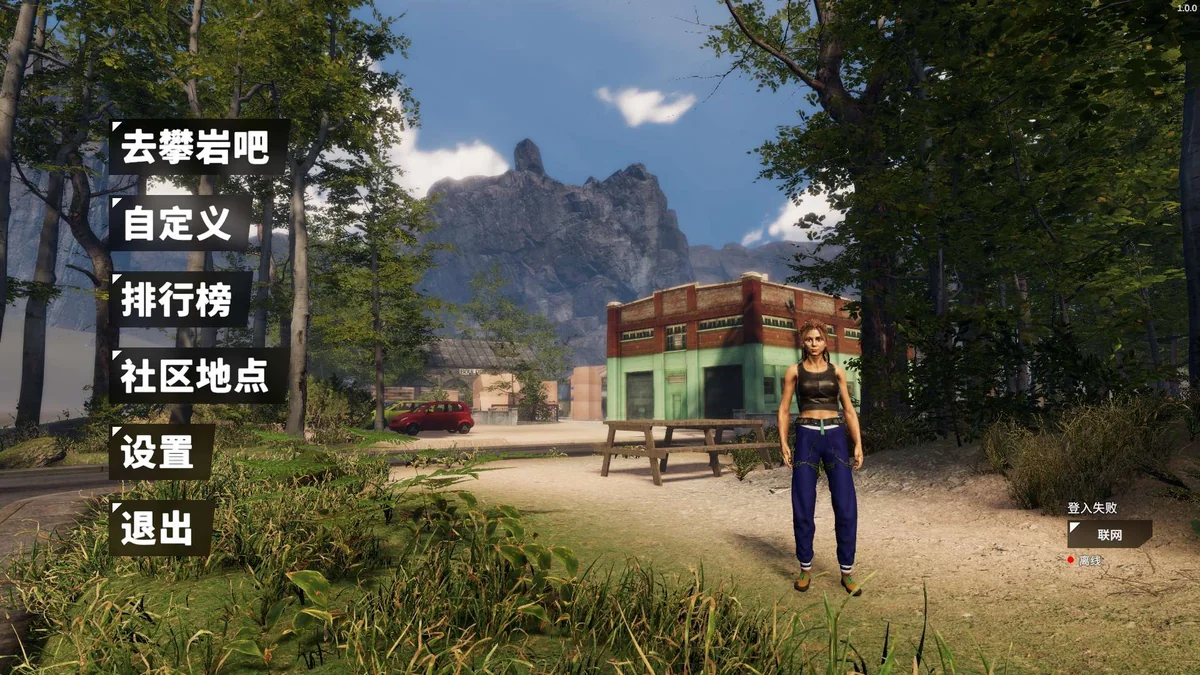The width and height of the screenshot is (1200, 675).
Task: View the 排行榜 leaderboard
Action: tap(180, 299)
